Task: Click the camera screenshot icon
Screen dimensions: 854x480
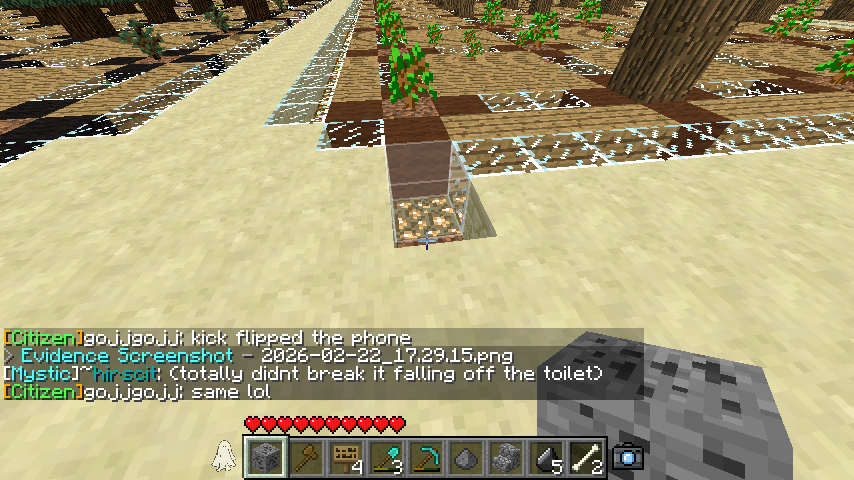Action: (x=628, y=457)
